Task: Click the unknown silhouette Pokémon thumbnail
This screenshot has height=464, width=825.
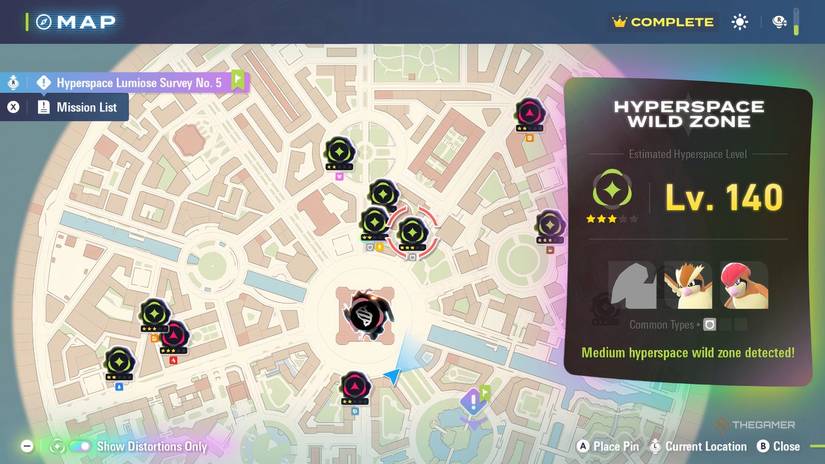Action: pos(633,285)
